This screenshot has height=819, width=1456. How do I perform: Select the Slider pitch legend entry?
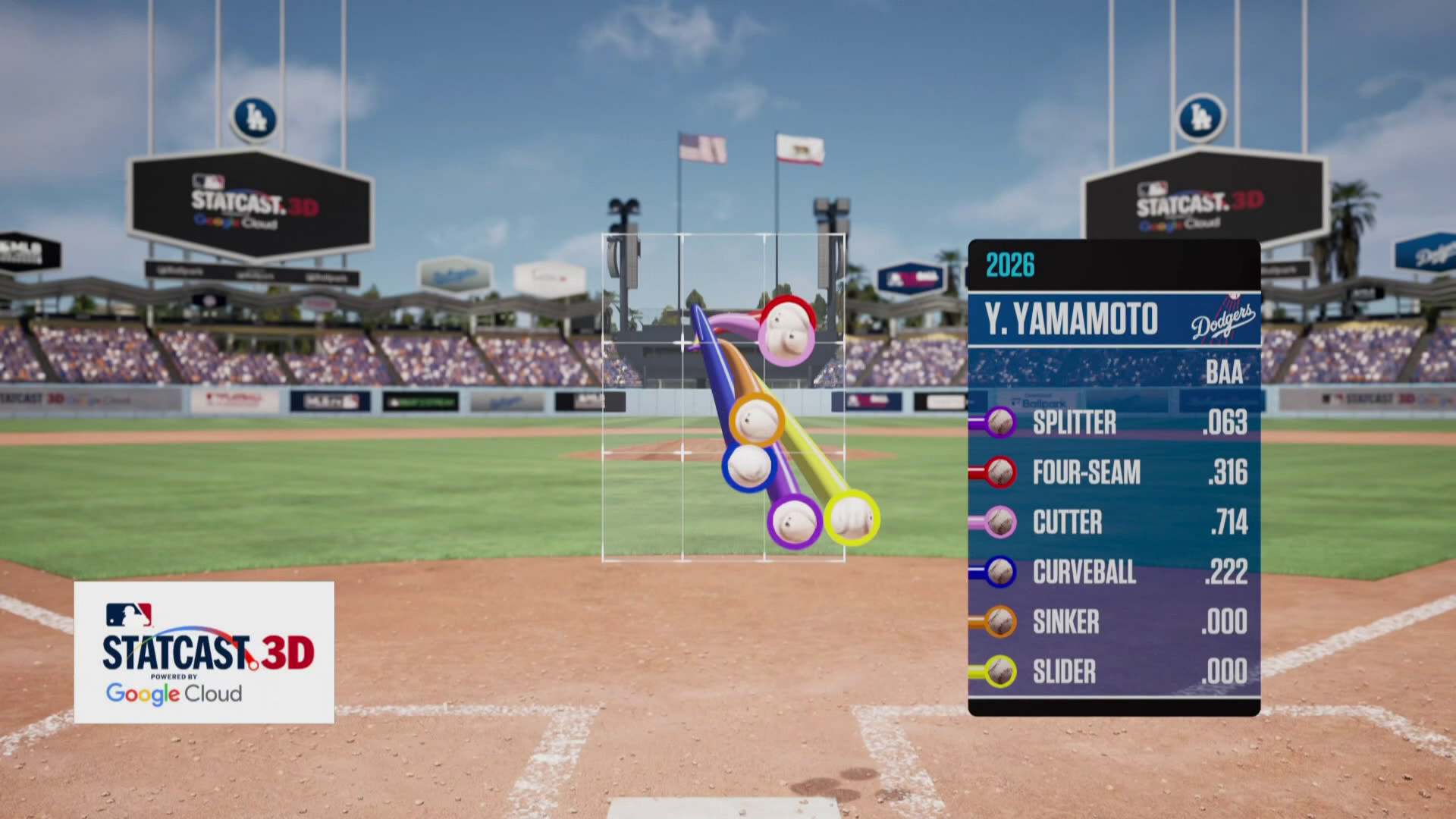1113,672
